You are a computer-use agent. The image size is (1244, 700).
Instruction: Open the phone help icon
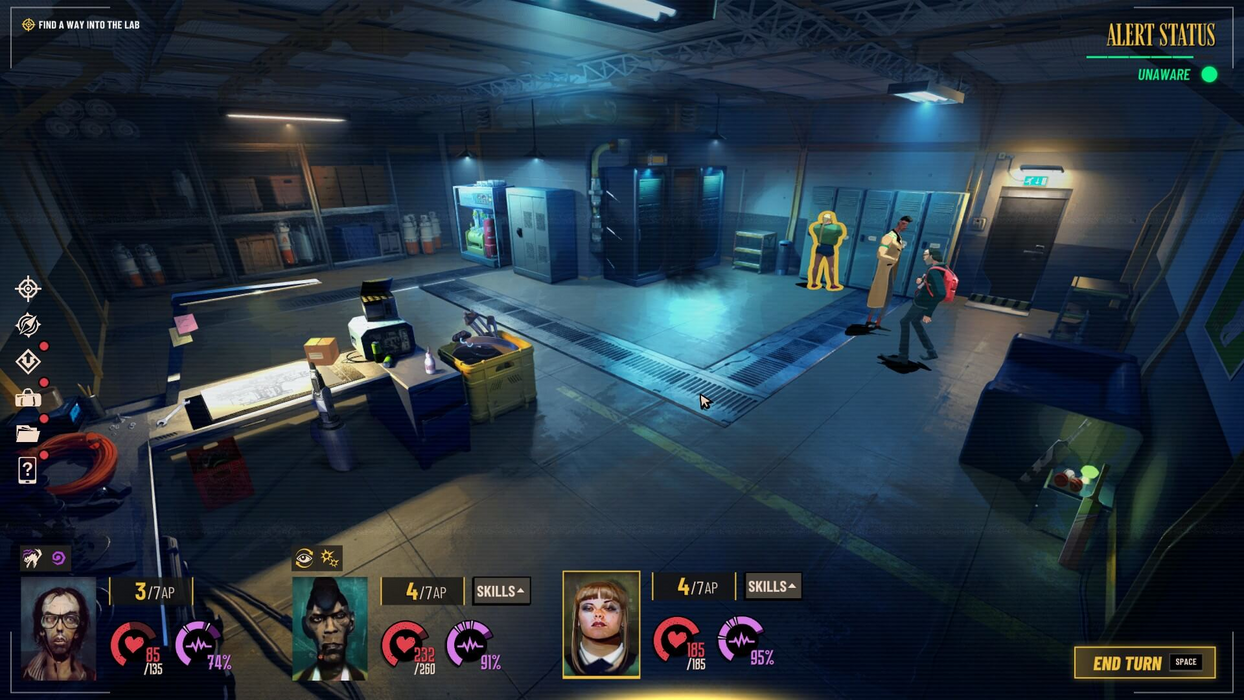[28, 470]
